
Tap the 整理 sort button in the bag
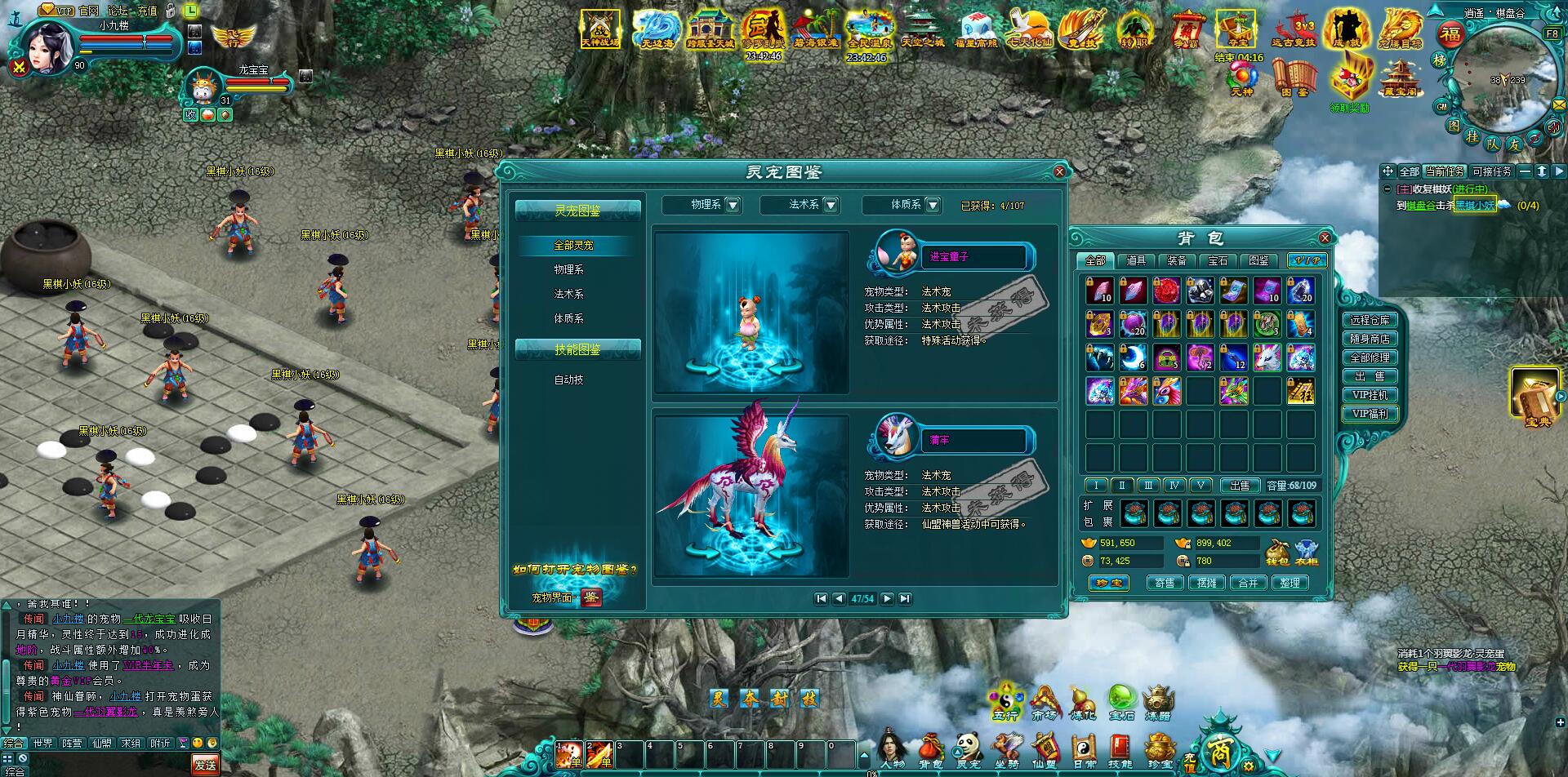pos(1290,583)
